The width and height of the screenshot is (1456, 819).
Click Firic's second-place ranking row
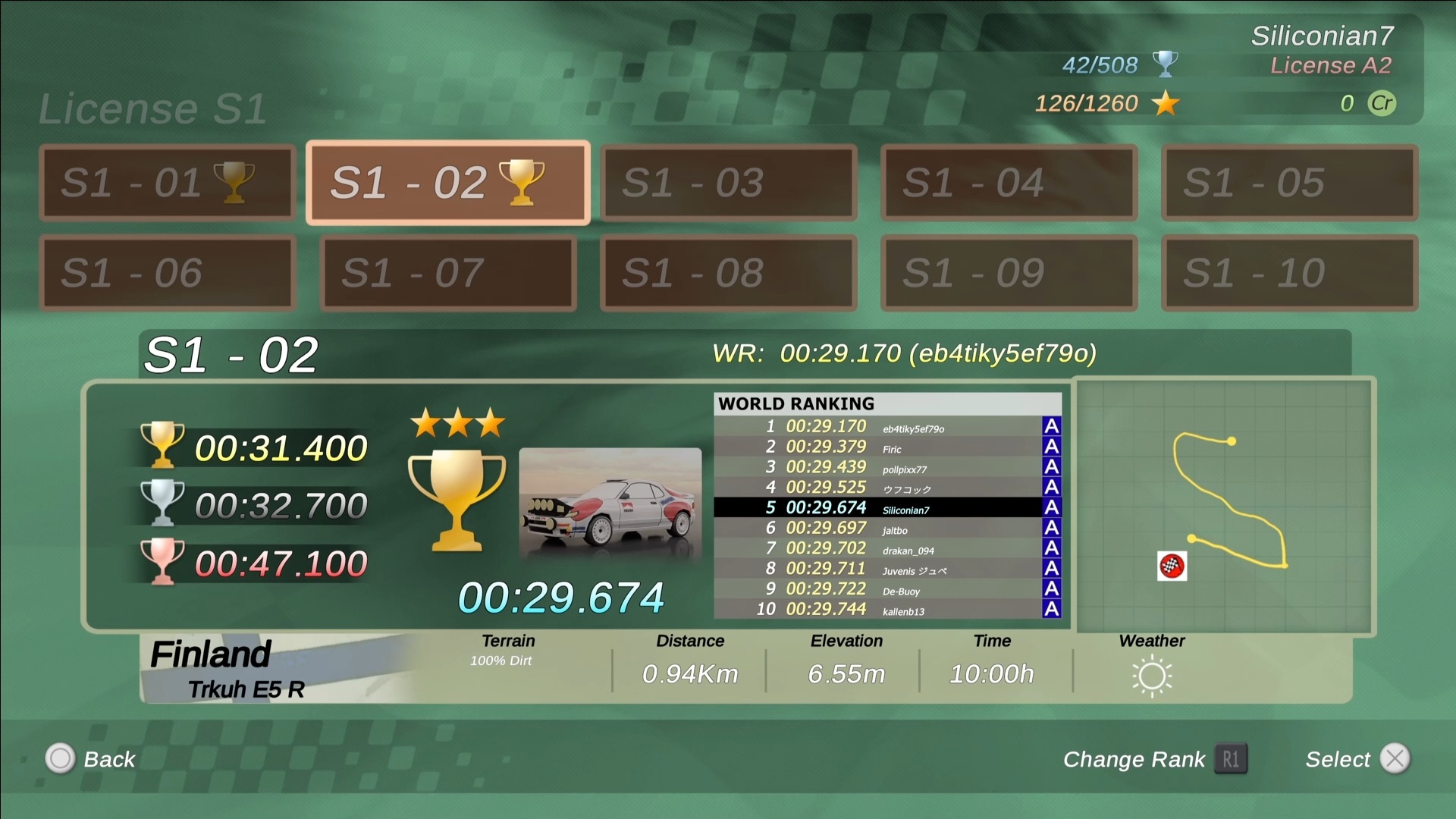[887, 447]
